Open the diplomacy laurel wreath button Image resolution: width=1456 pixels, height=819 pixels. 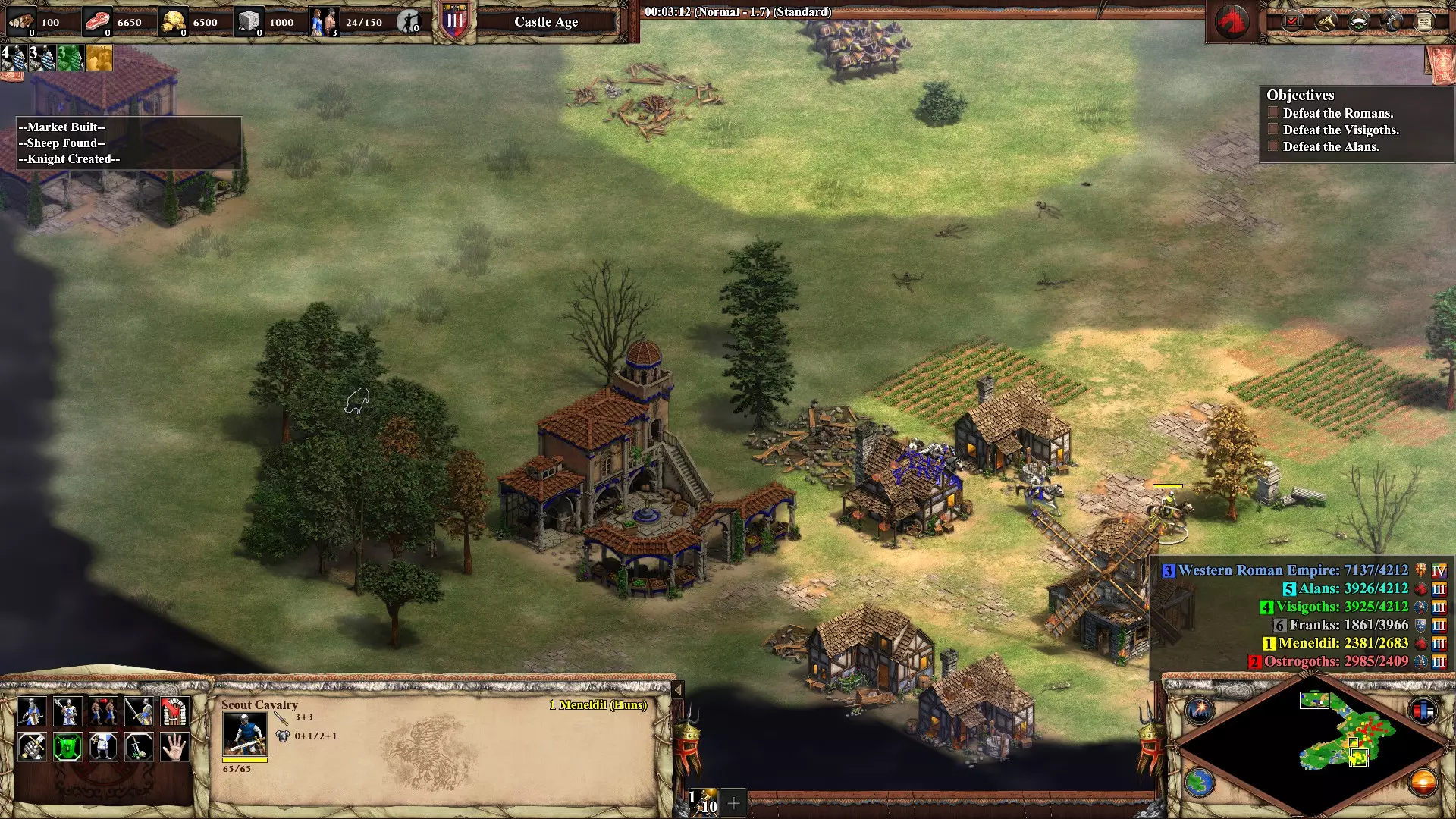tap(1358, 22)
